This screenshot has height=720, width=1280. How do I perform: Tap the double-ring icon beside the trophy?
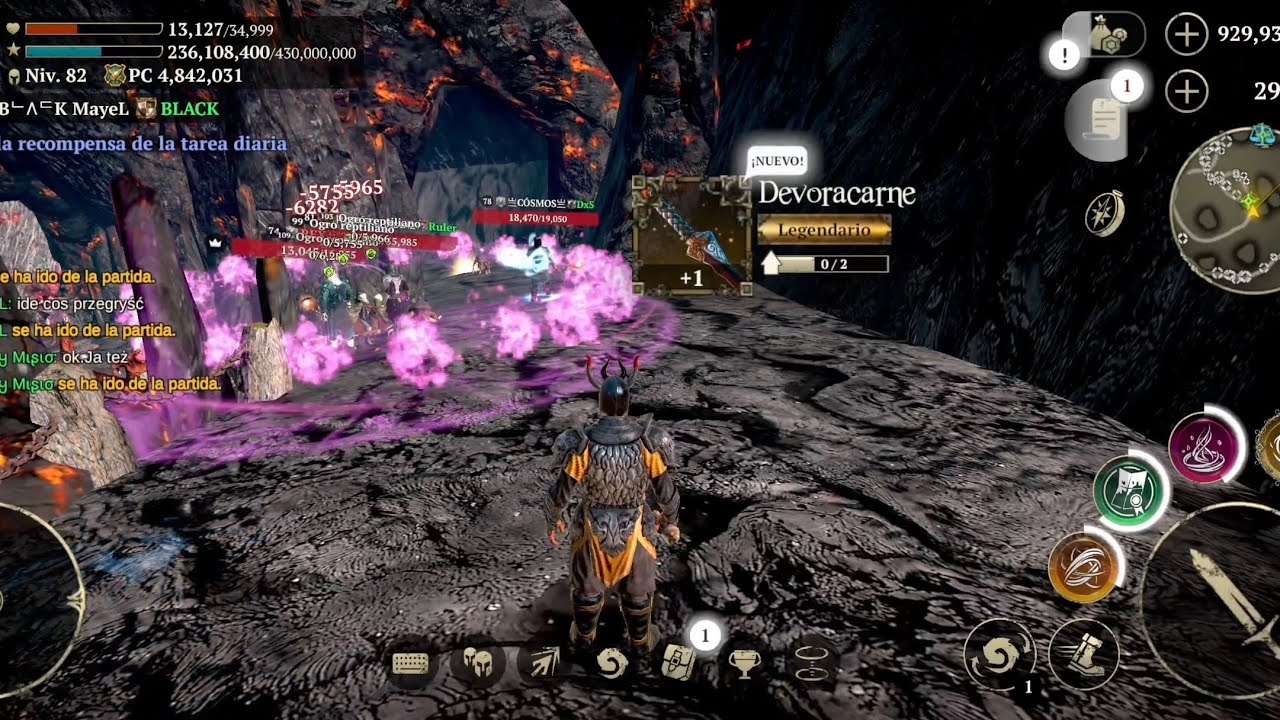coord(809,662)
